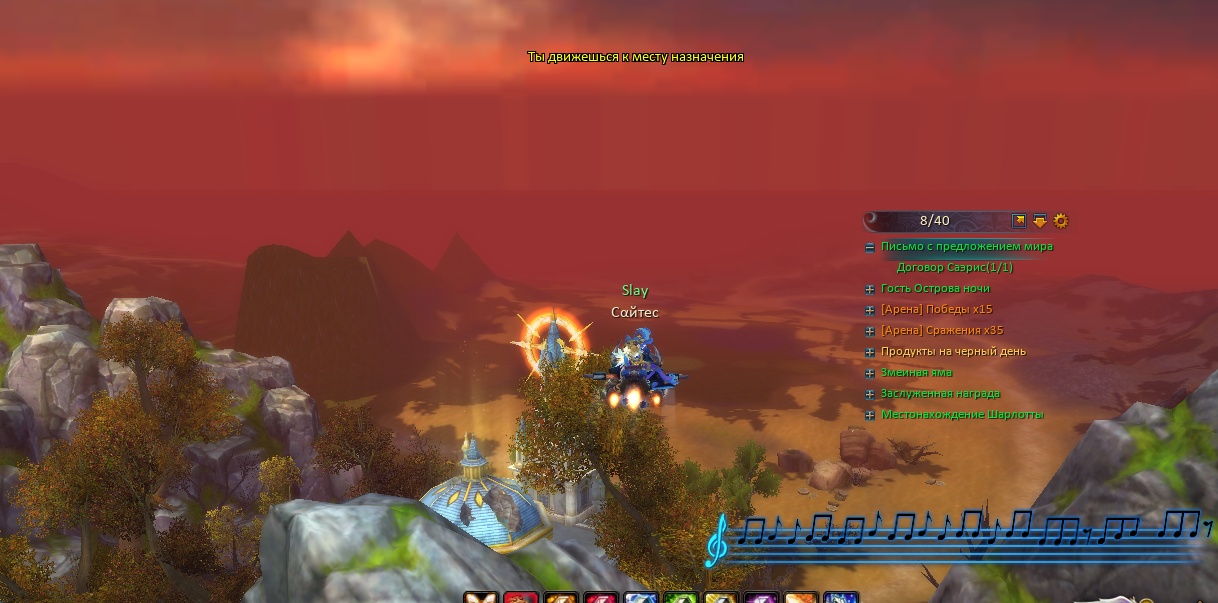The image size is (1218, 603).
Task: Open quest tracker settings via gear icon
Action: point(1061,221)
